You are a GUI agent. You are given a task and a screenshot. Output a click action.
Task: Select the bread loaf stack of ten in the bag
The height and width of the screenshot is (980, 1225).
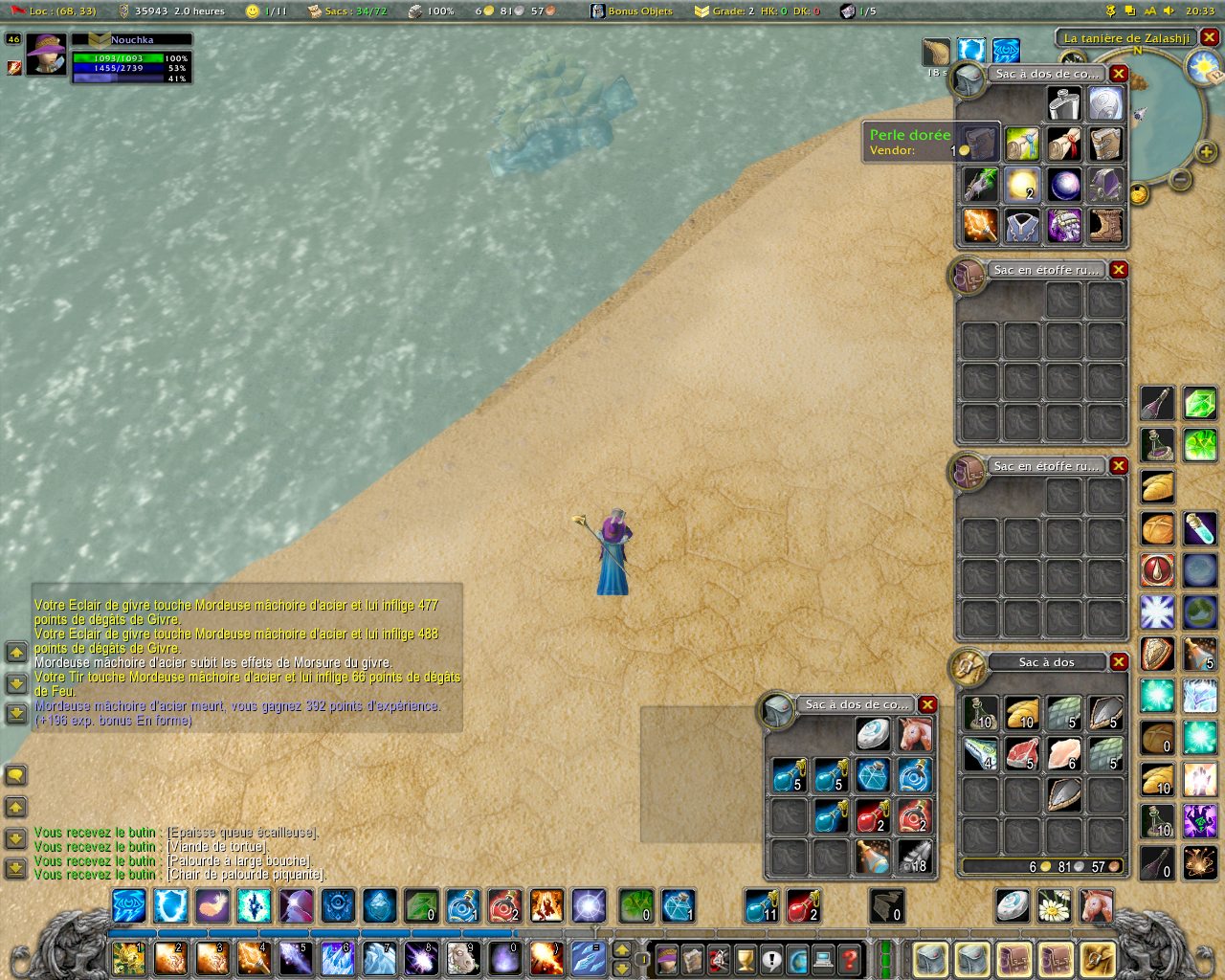coord(1022,711)
